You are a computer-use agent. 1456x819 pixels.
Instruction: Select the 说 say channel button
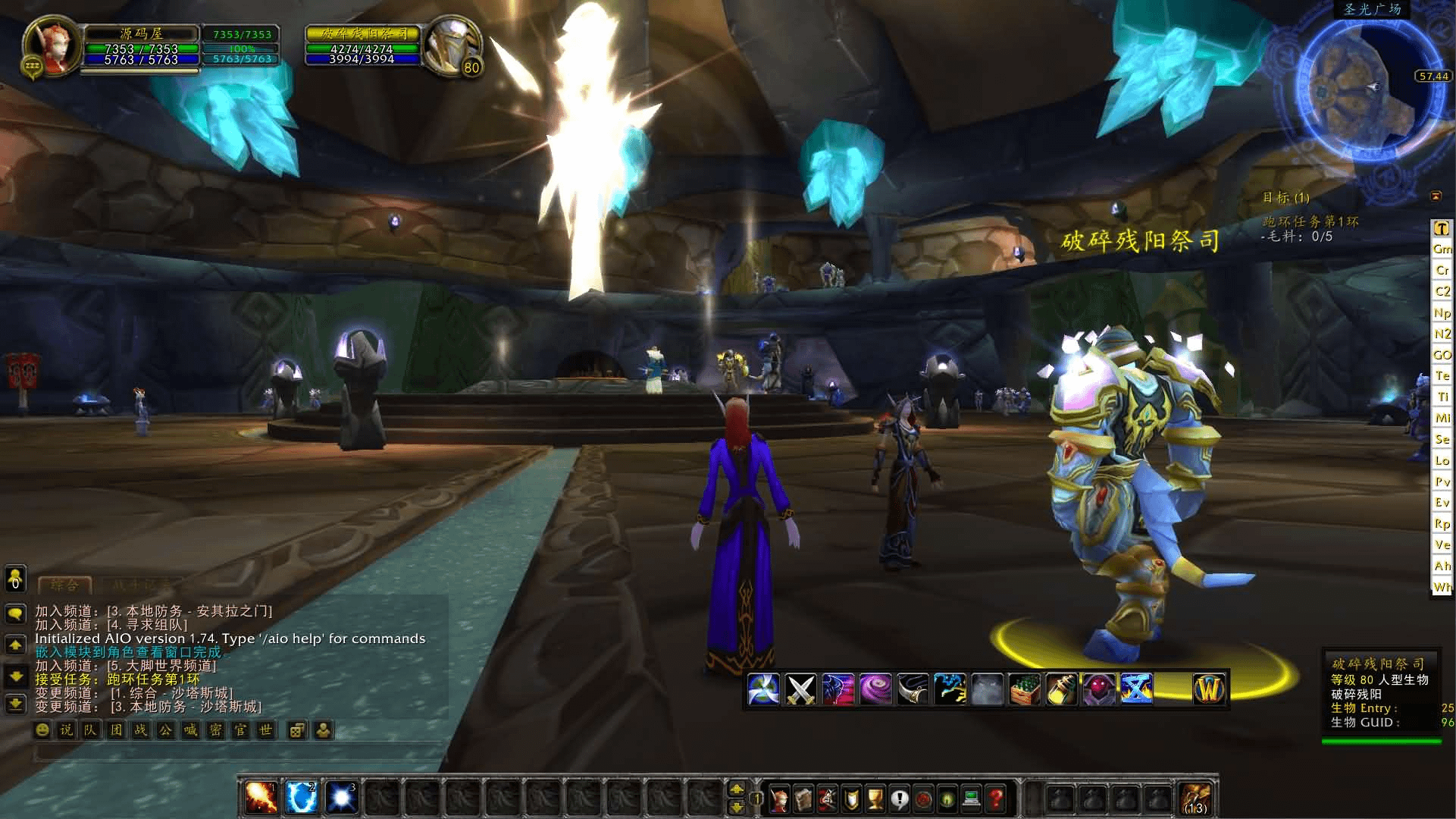point(67,730)
